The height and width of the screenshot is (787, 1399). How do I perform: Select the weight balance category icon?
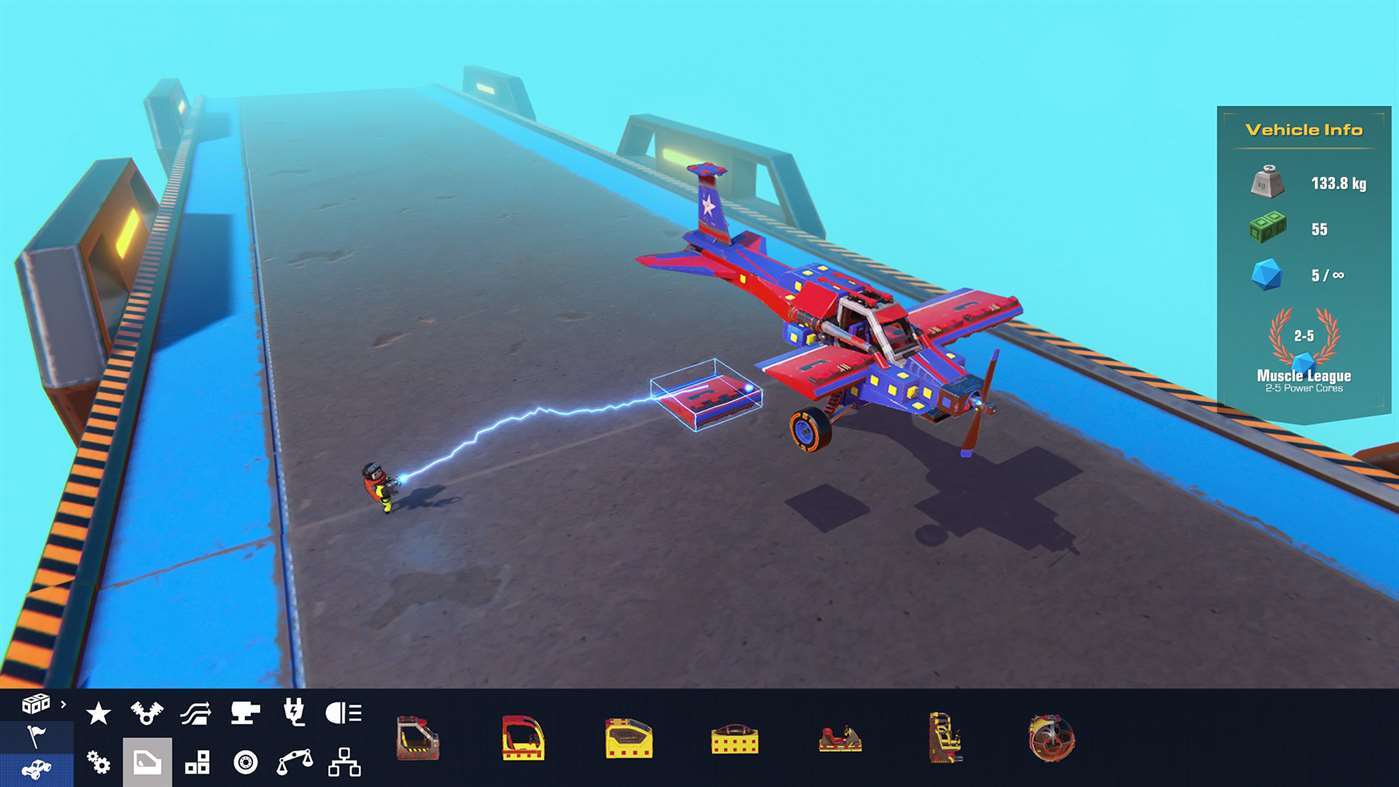pyautogui.click(x=294, y=763)
